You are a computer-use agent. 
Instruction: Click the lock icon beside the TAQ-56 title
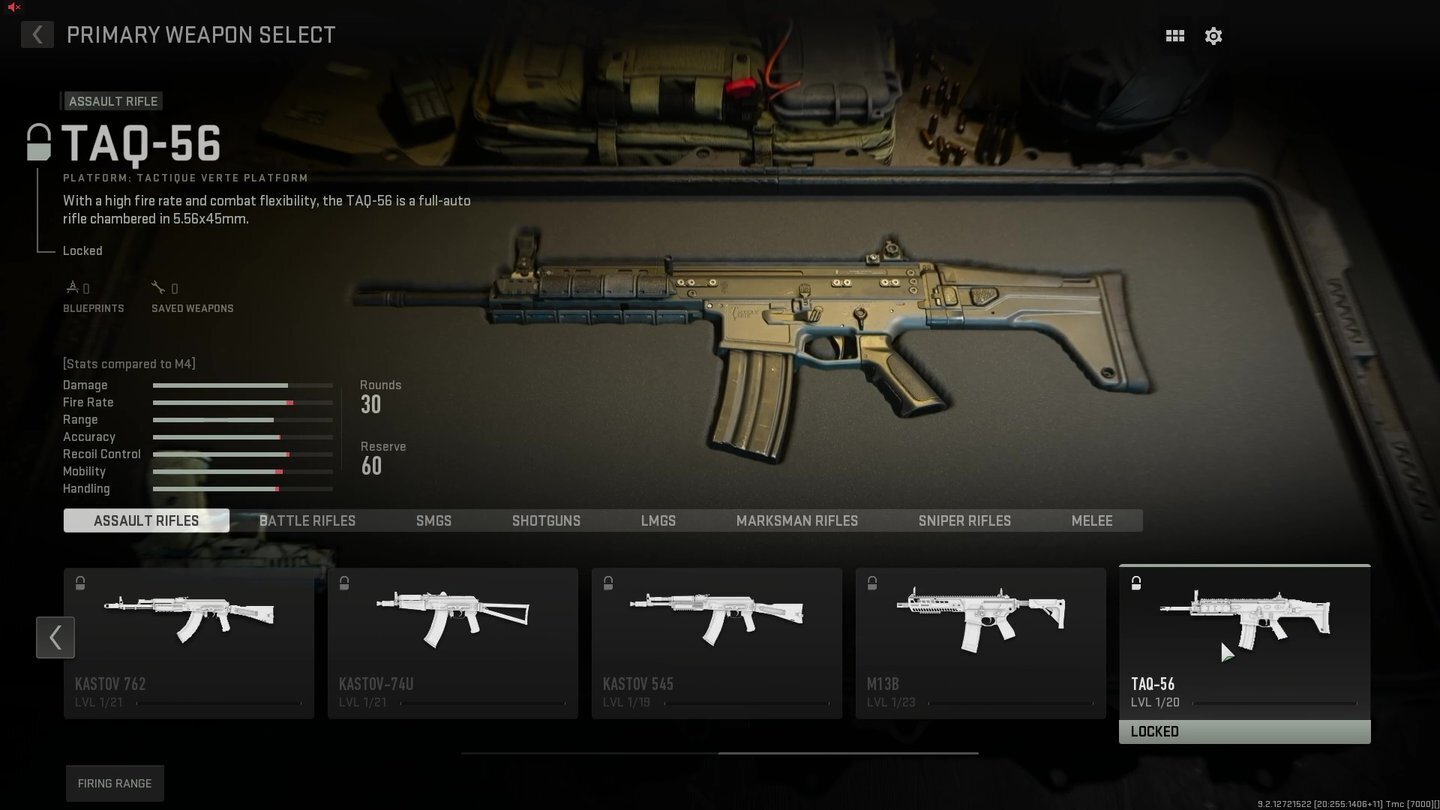38,142
